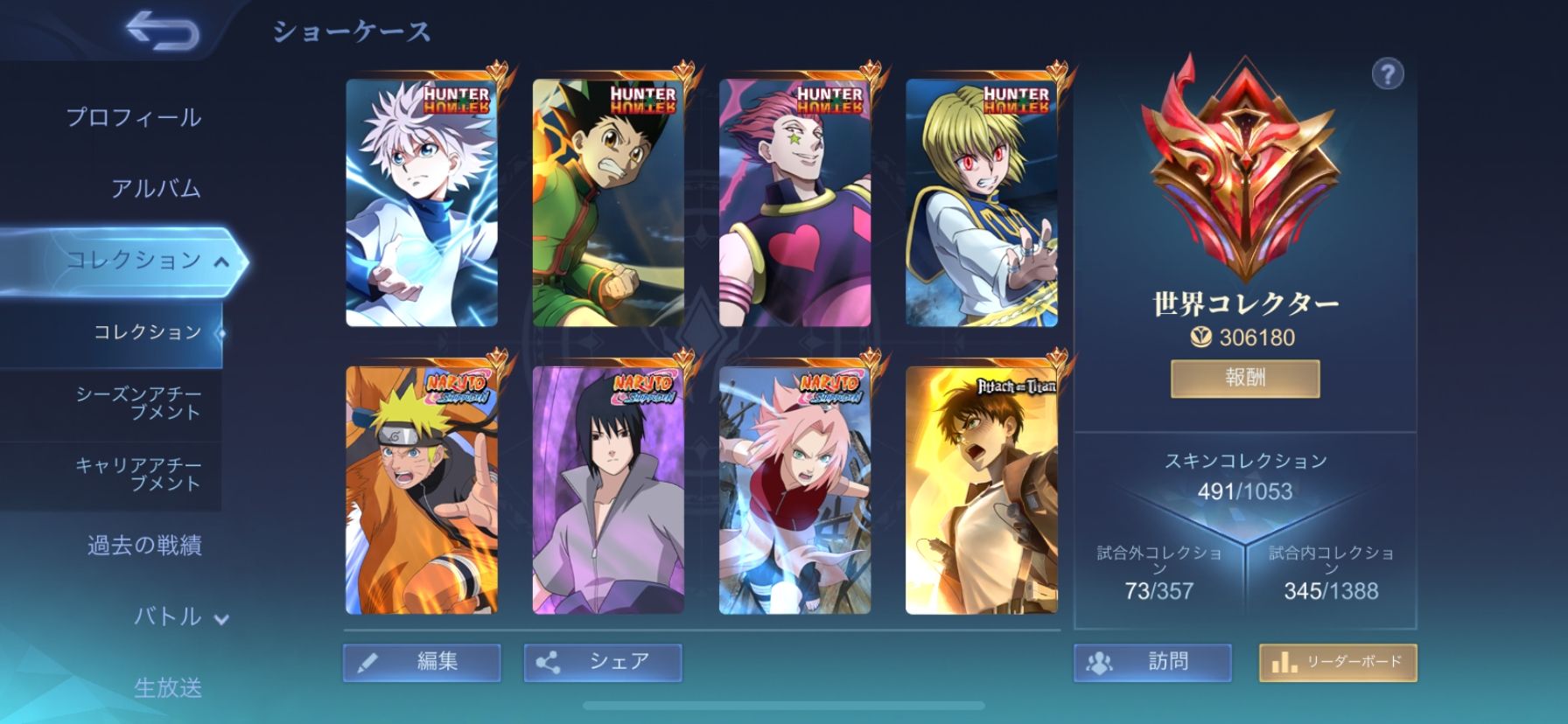
Task: Open the プロフィール tab
Action: tap(134, 117)
